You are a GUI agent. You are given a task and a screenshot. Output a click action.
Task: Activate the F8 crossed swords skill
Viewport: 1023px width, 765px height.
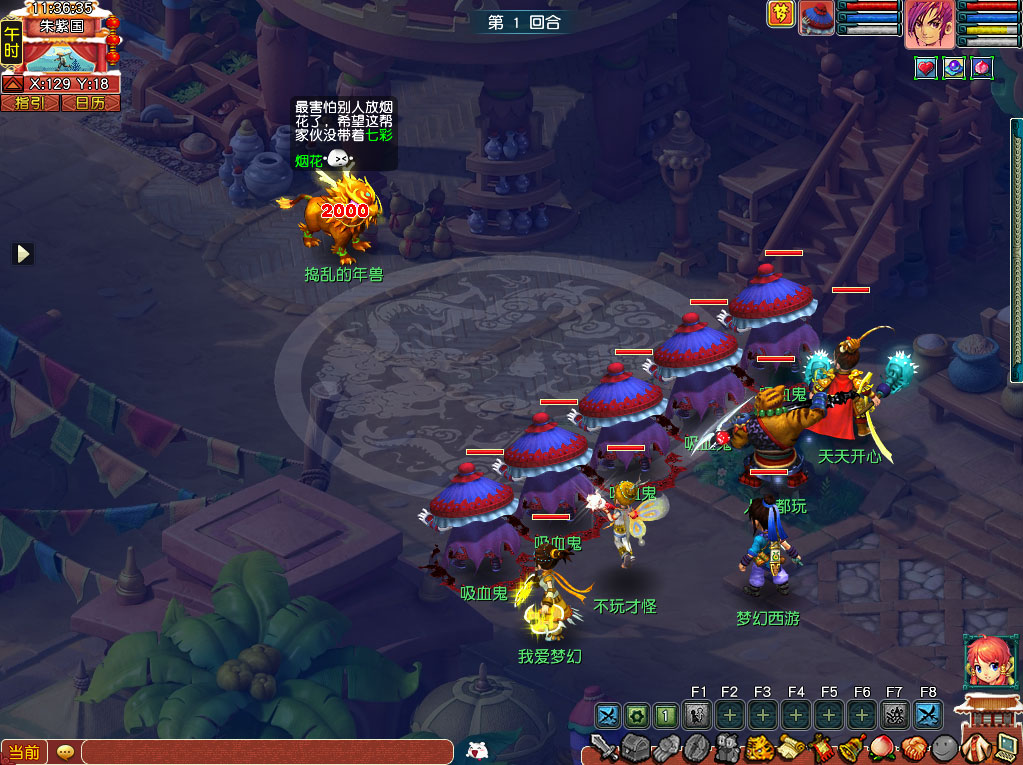coord(928,715)
